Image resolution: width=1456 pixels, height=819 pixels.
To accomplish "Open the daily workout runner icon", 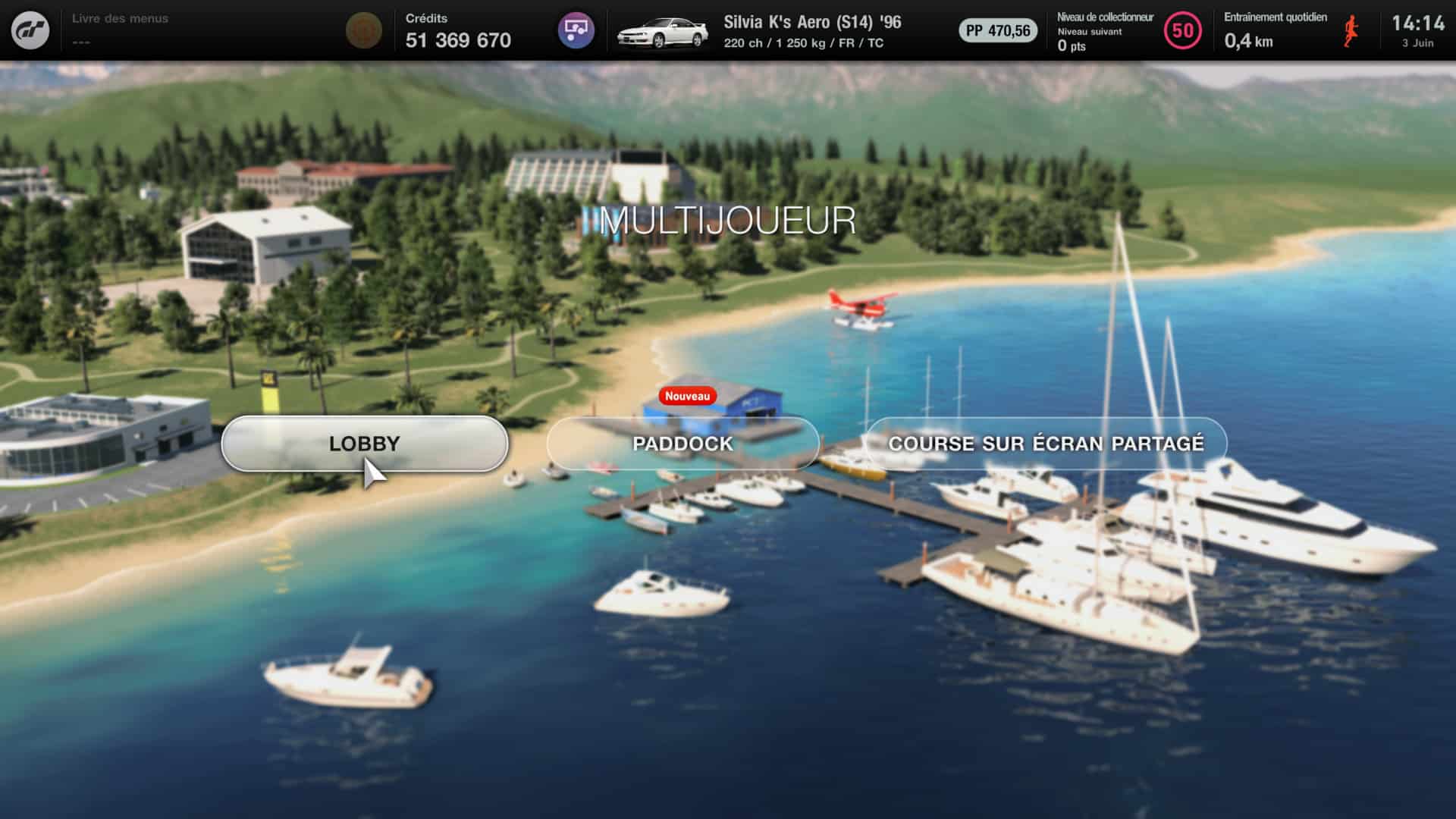I will [1351, 31].
